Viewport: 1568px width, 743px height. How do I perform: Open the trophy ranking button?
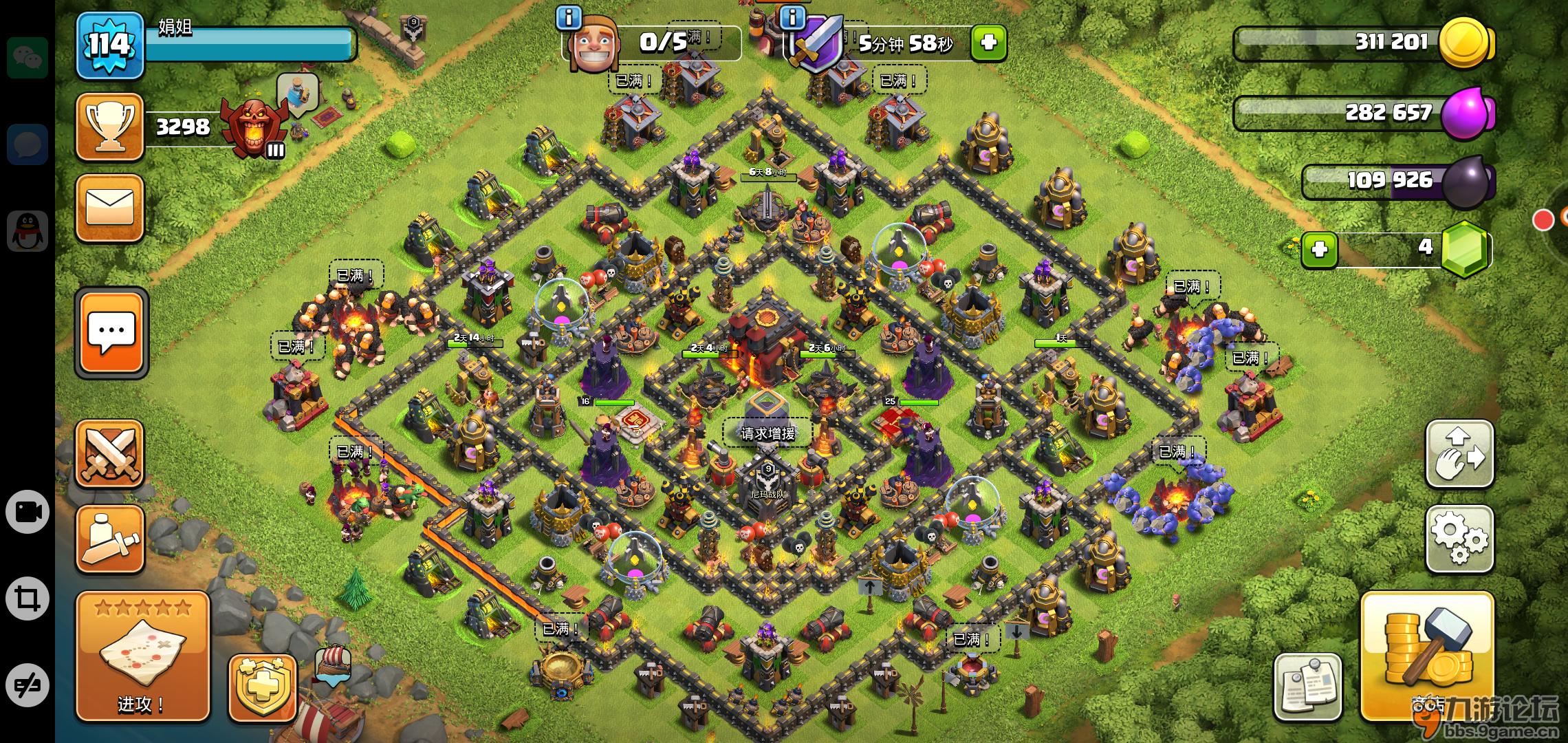point(109,127)
